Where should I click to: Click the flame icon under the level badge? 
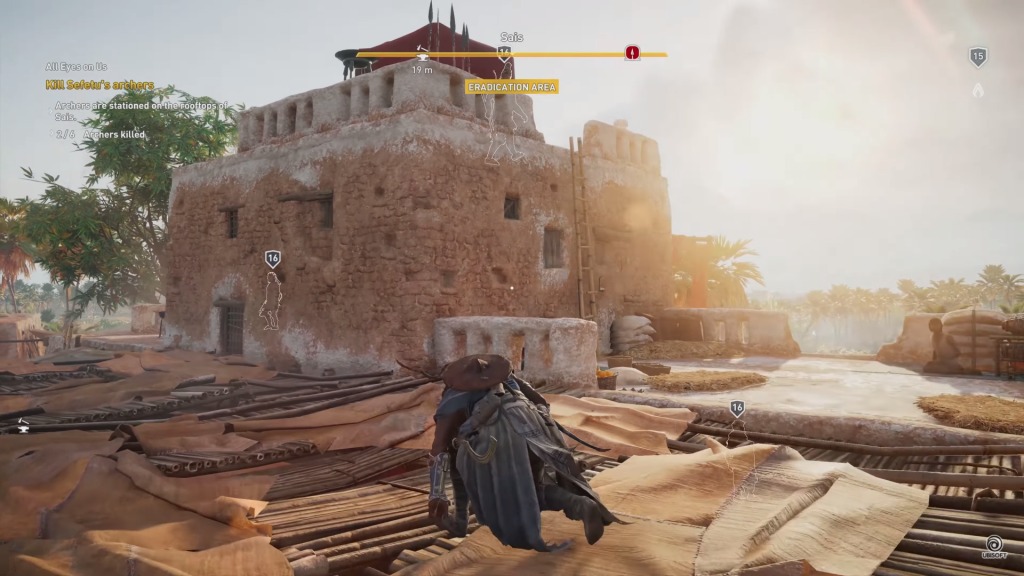pyautogui.click(x=978, y=90)
